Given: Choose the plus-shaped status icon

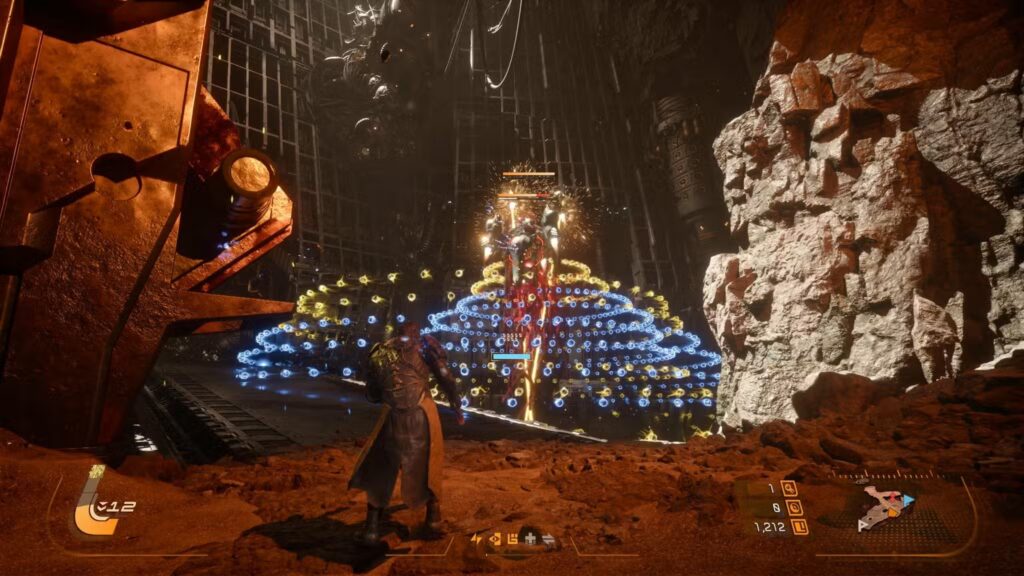Looking at the screenshot, I should tap(529, 540).
